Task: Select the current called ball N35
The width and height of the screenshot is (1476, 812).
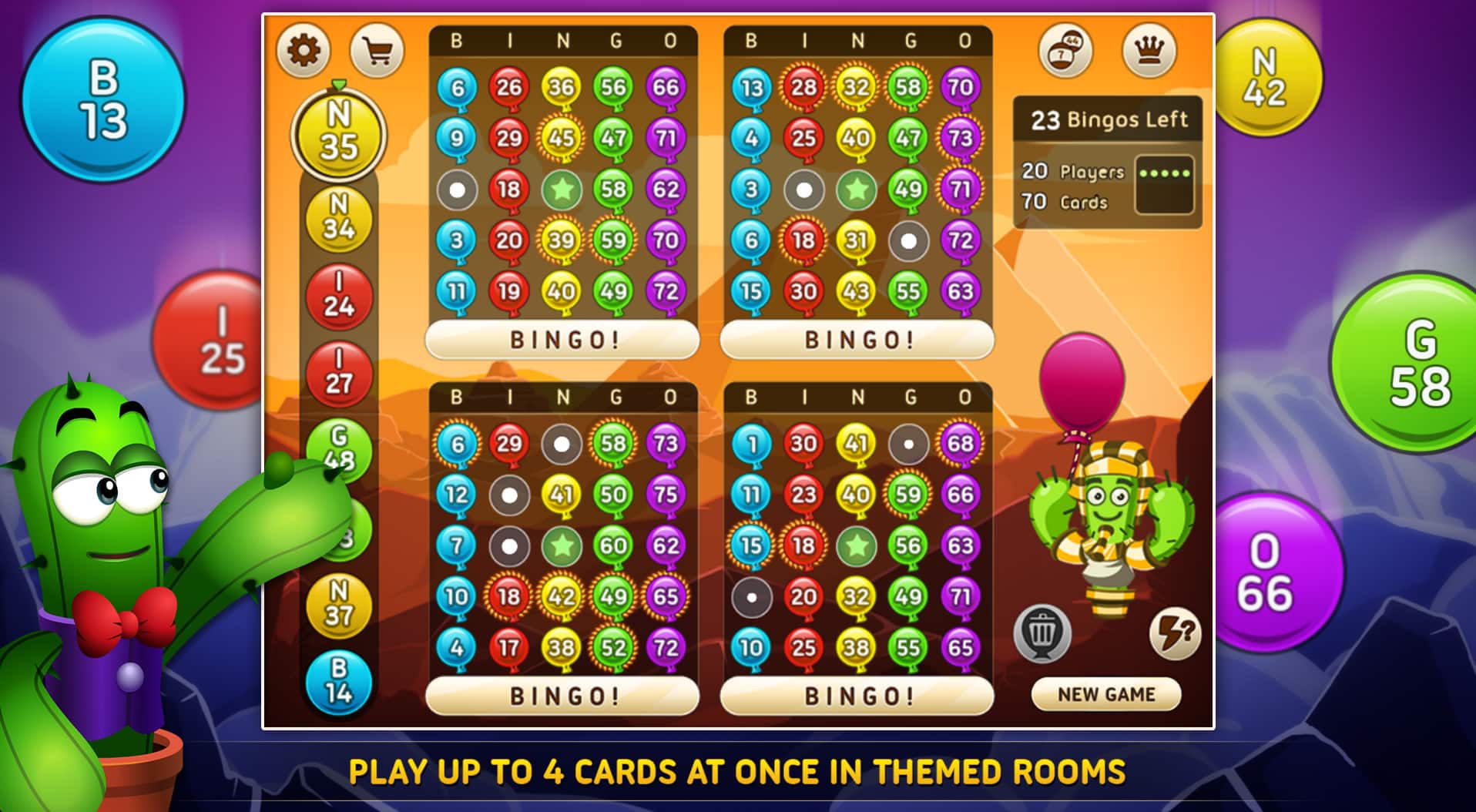Action: [339, 135]
